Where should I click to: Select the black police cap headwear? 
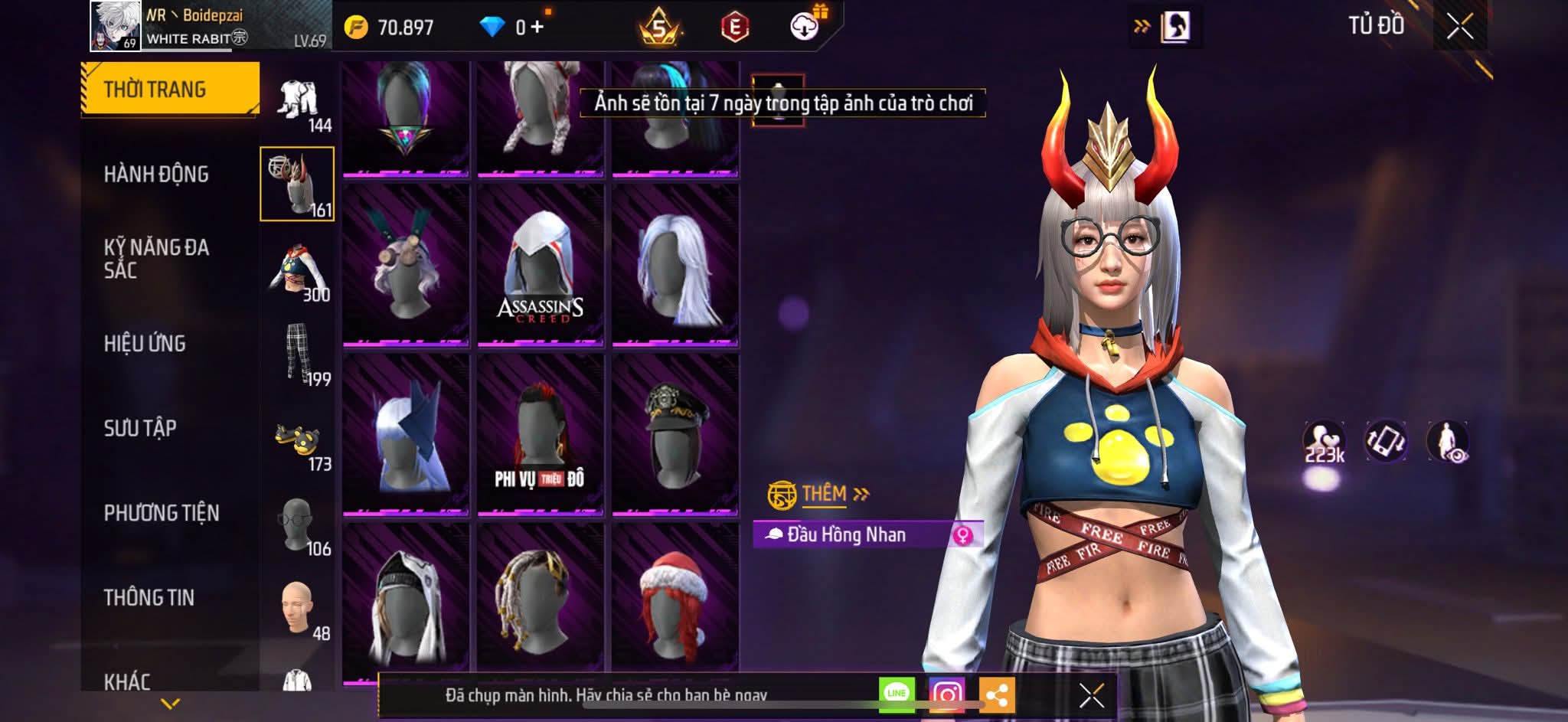[675, 433]
